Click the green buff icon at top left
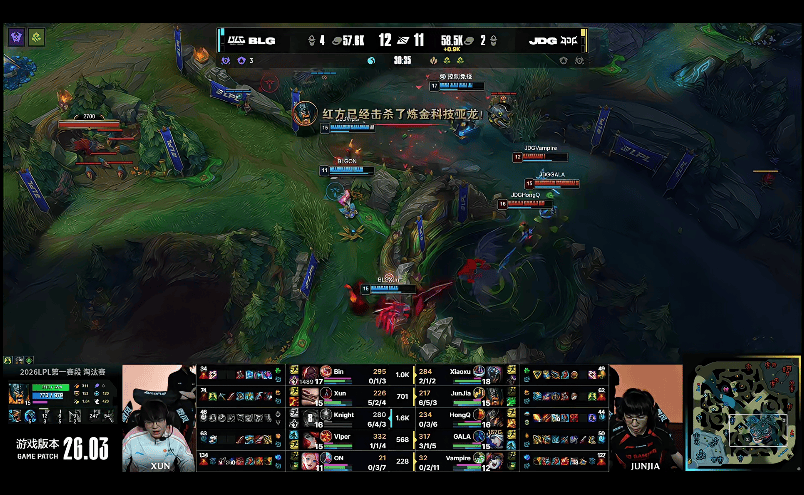 (36, 37)
